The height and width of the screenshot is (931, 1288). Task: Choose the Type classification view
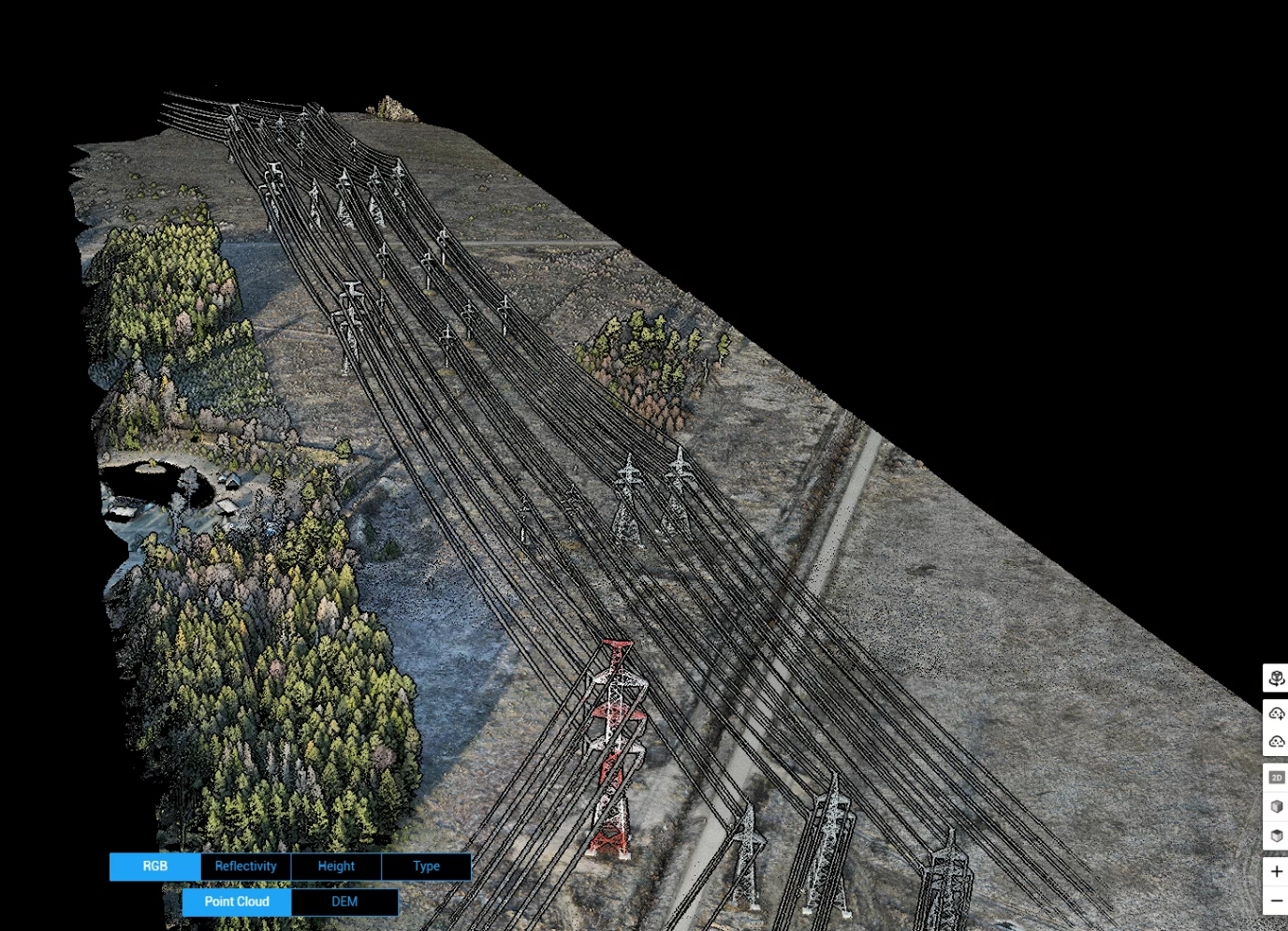click(426, 866)
